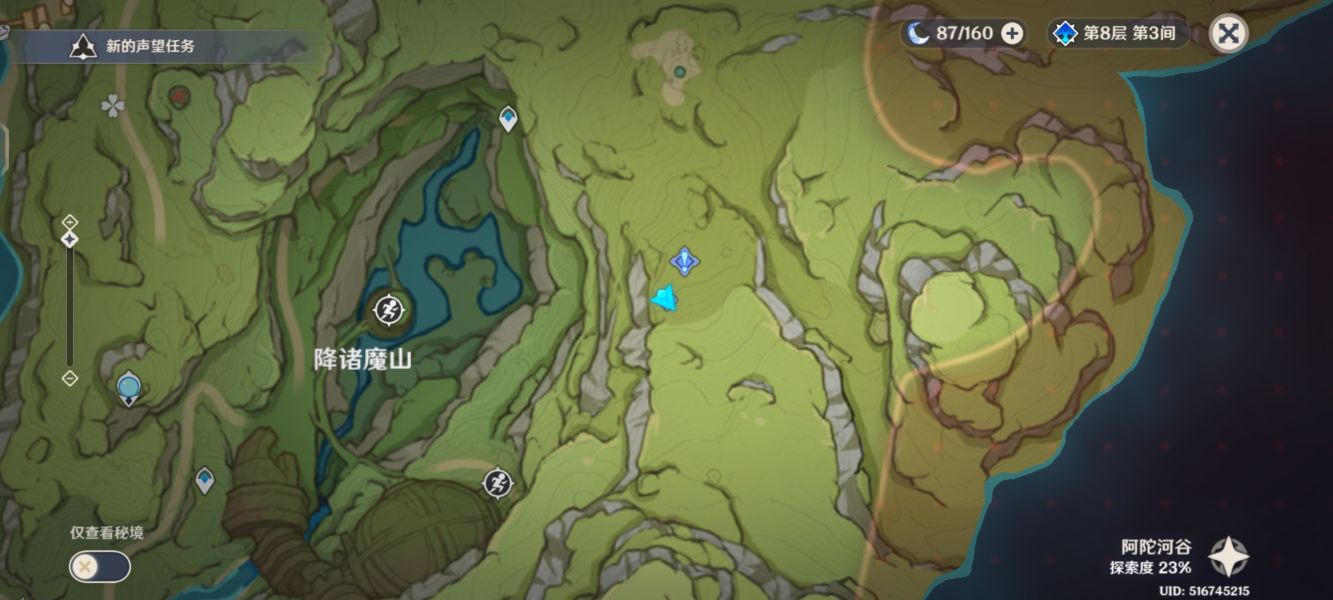This screenshot has height=600, width=1333.
Task: Open the 阿陀河谷 region star icon
Action: point(1228,557)
